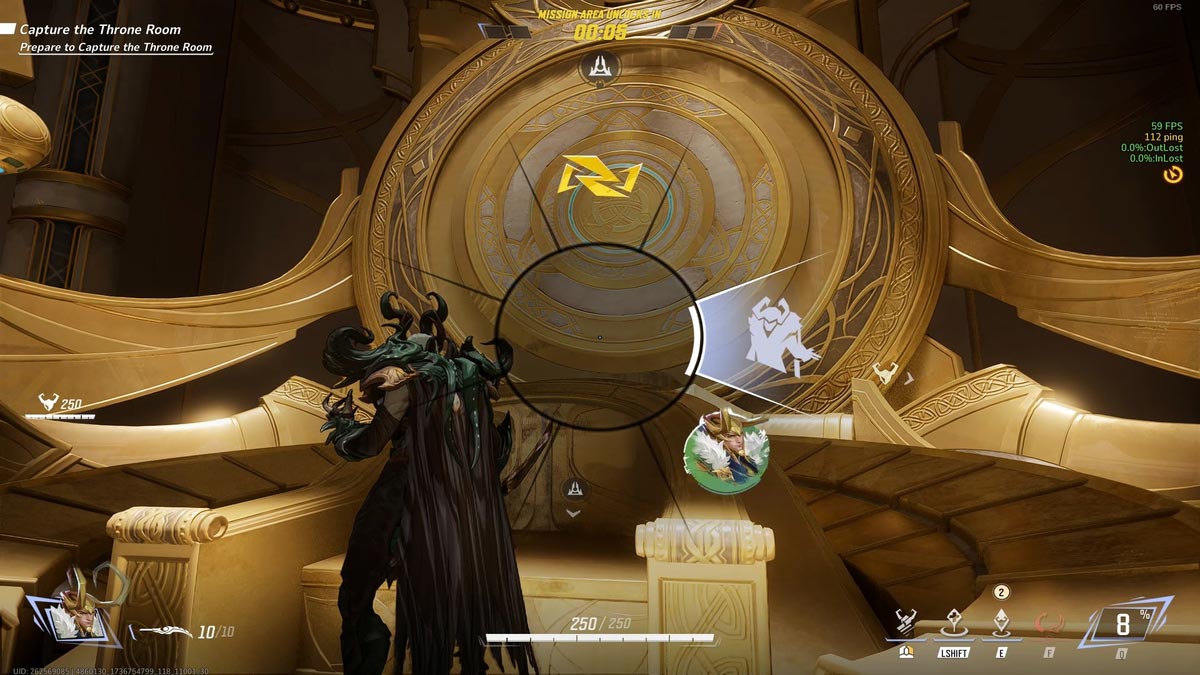Trigger the ultimate ability charge gauge
The height and width of the screenshot is (675, 1200).
tap(1122, 627)
